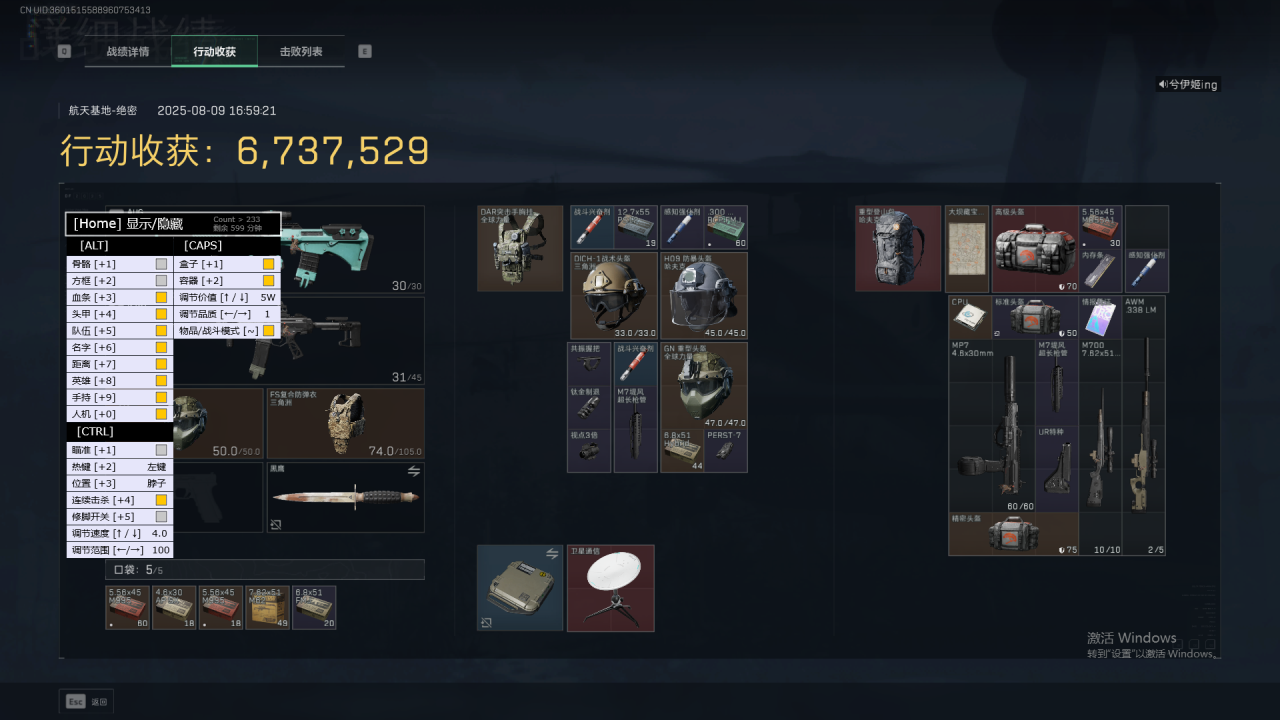This screenshot has width=1280, height=720.
Task: Pick the 黑鹰 knife slot
Action: 346,496
